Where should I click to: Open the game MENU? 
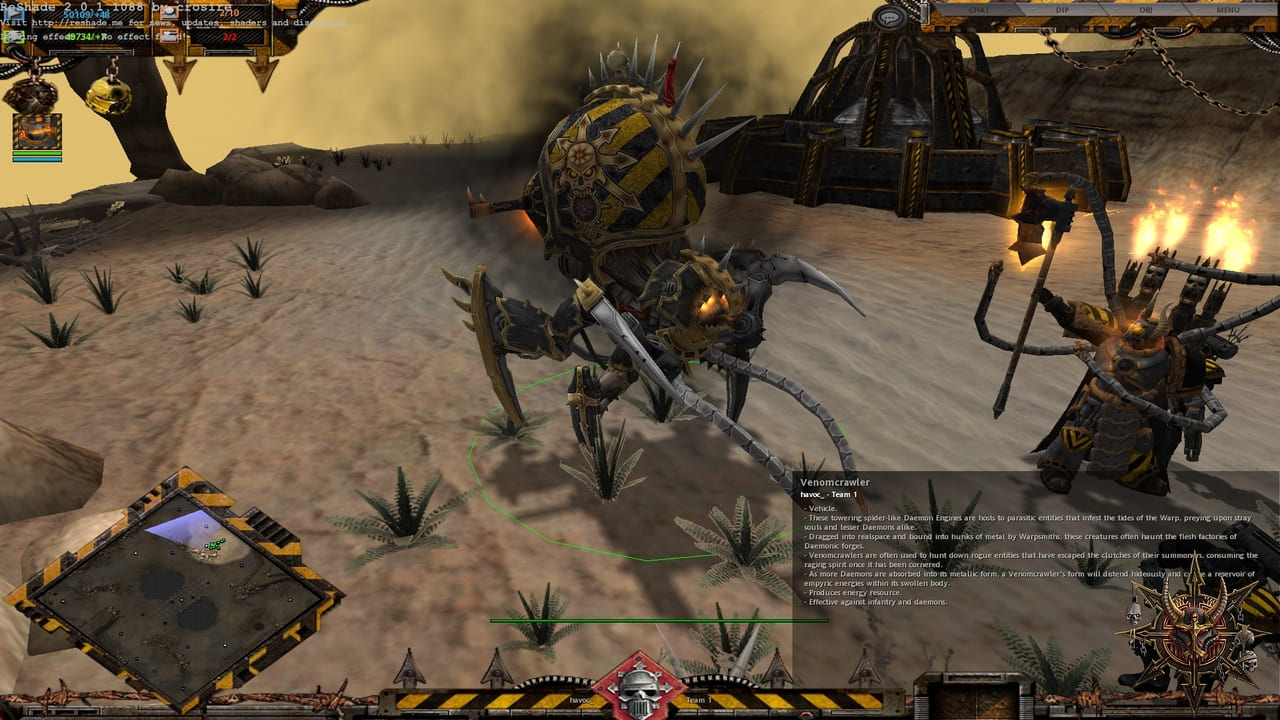[x=1227, y=10]
